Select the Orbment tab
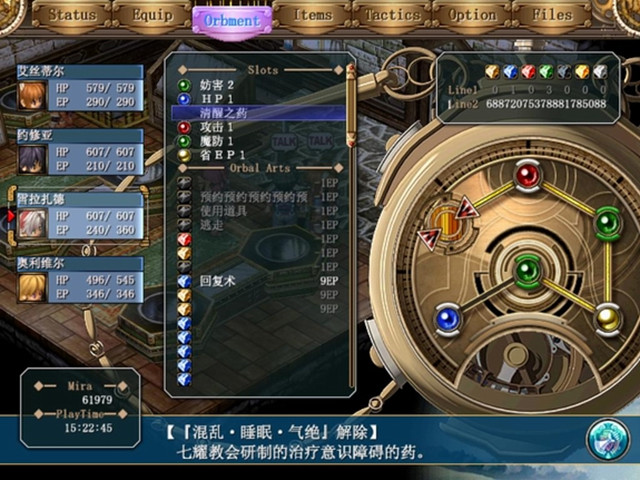640x480 pixels. tap(231, 19)
